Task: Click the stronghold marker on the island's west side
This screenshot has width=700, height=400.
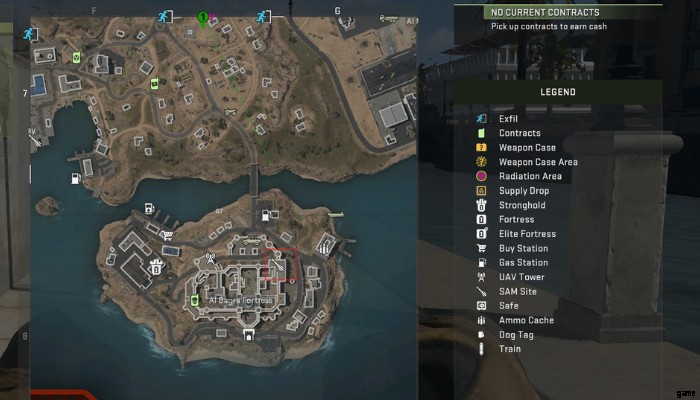Action: [156, 267]
